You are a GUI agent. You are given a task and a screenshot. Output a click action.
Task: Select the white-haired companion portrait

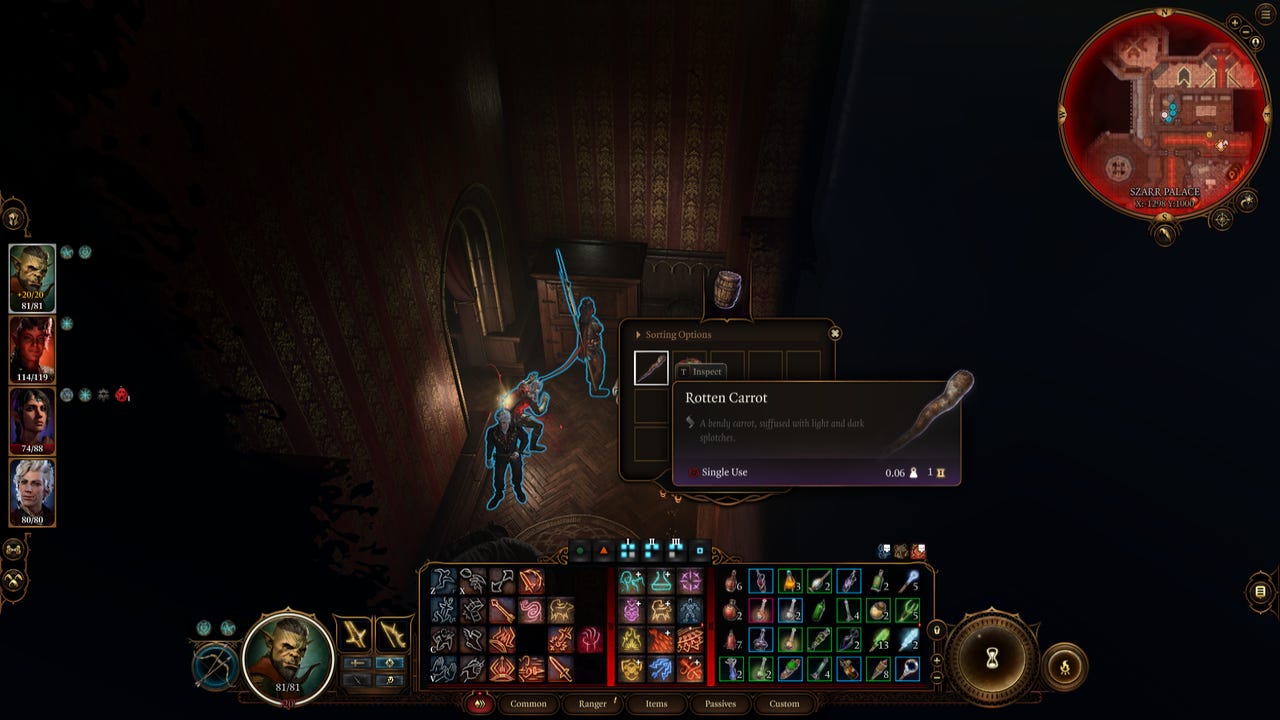[x=32, y=492]
